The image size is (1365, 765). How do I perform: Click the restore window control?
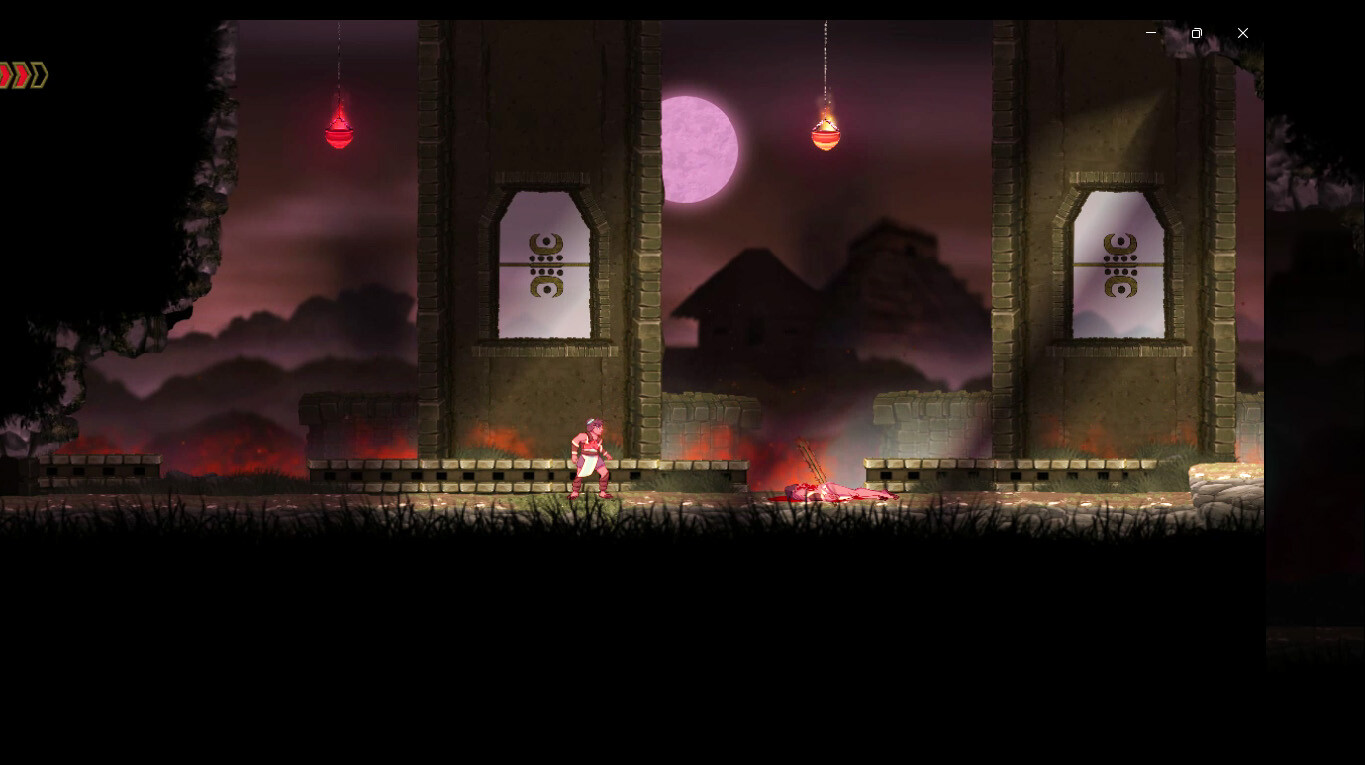point(1196,33)
